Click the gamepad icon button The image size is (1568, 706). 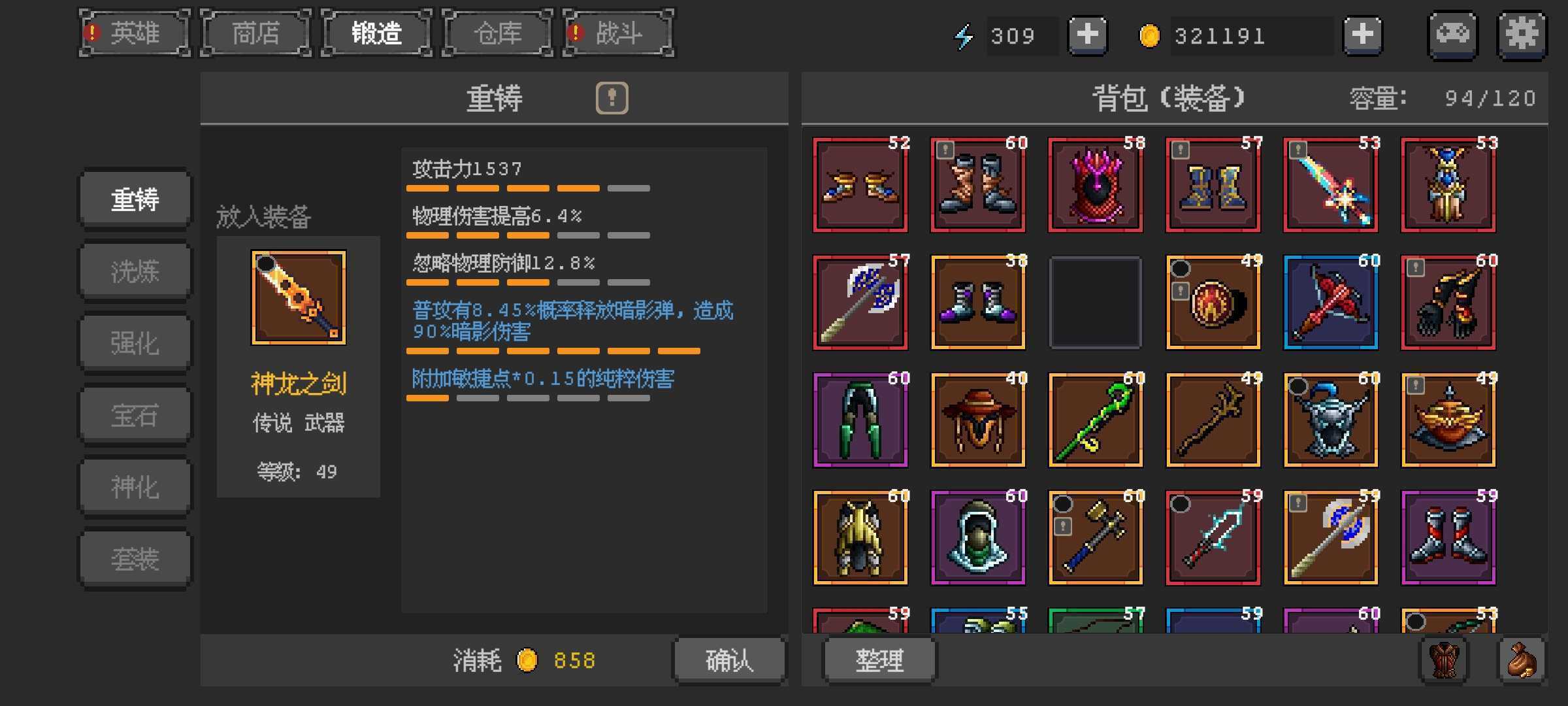[x=1453, y=35]
